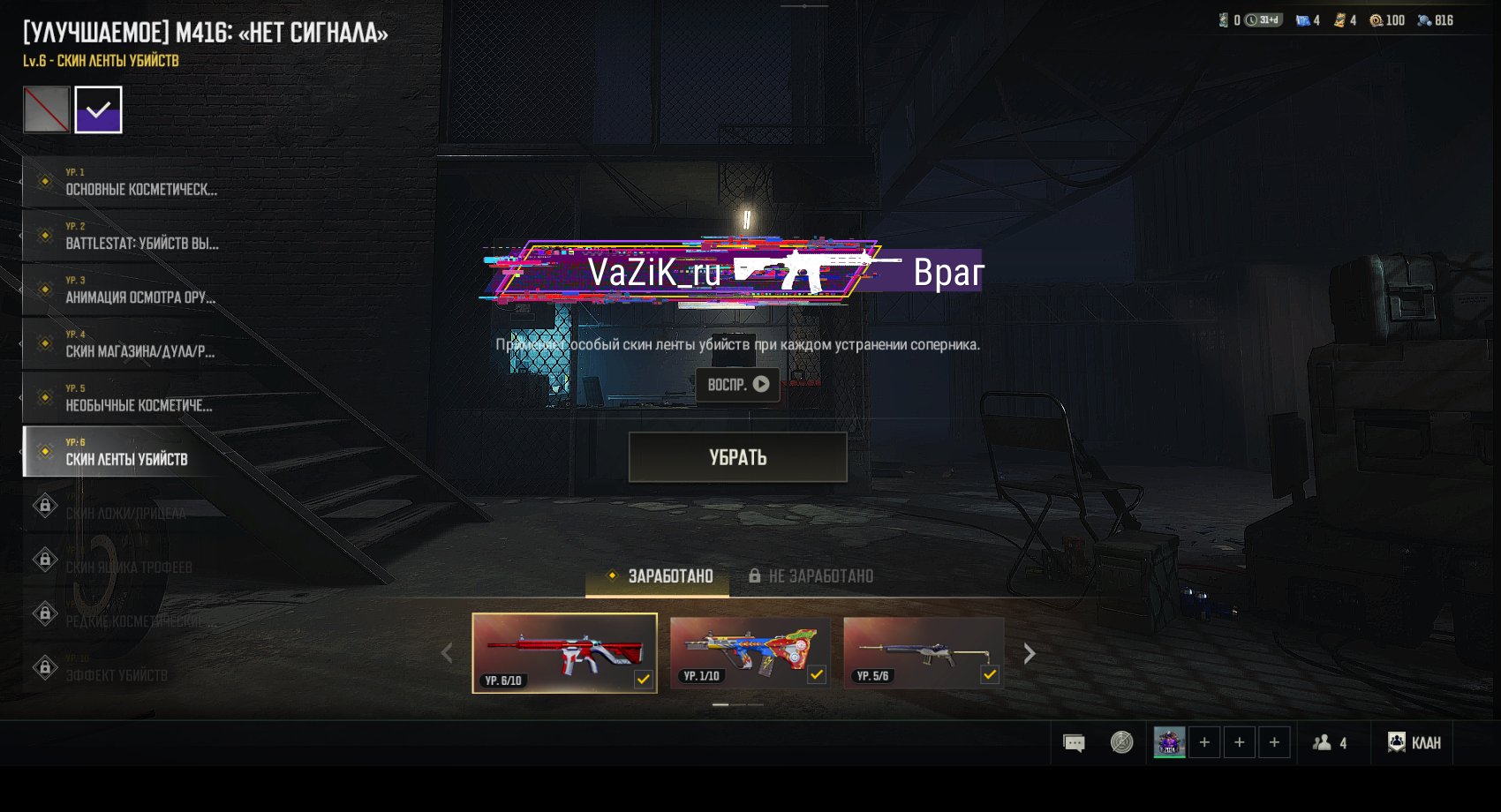Open the friends list showing 4
The width and height of the screenshot is (1501, 812).
pyautogui.click(x=1330, y=743)
